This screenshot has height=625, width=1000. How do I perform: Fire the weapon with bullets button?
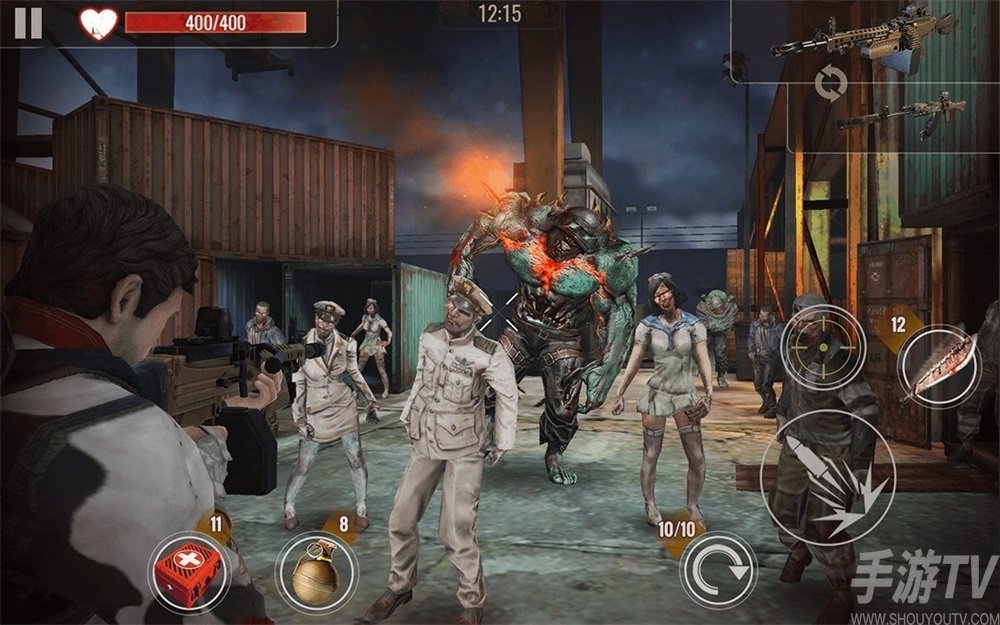pos(826,478)
